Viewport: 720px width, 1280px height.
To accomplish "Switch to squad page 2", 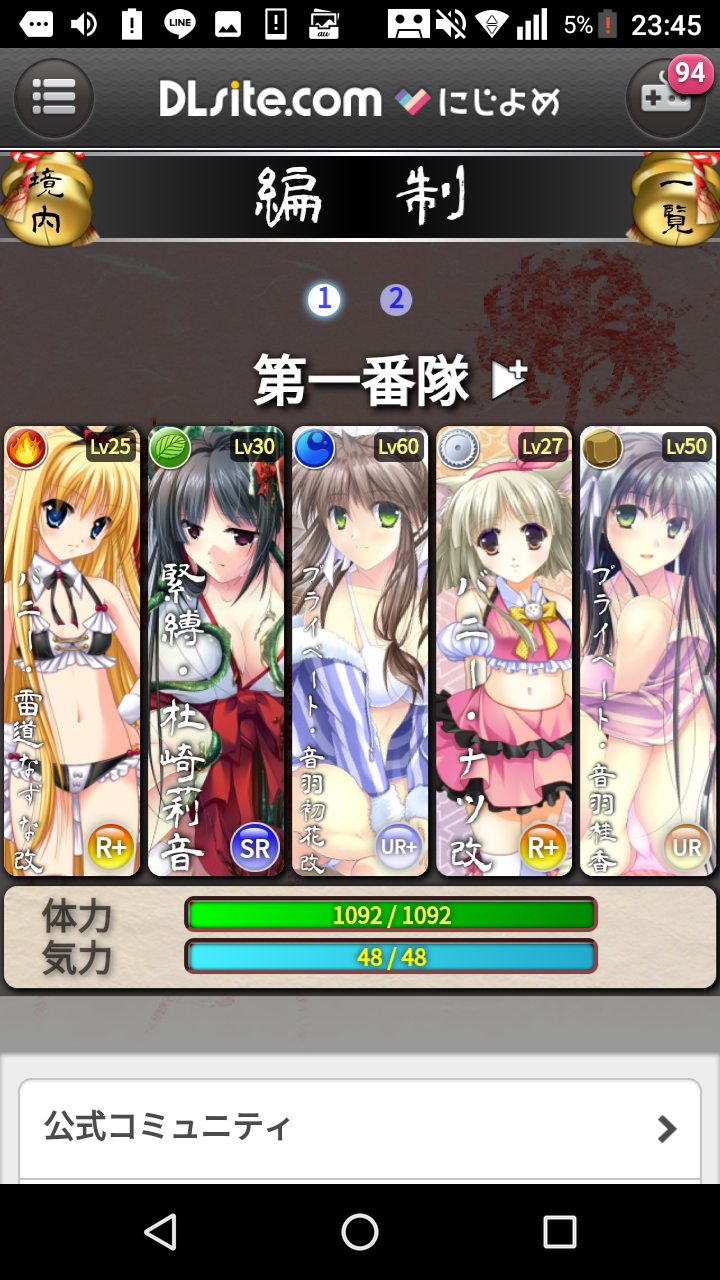I will point(396,299).
